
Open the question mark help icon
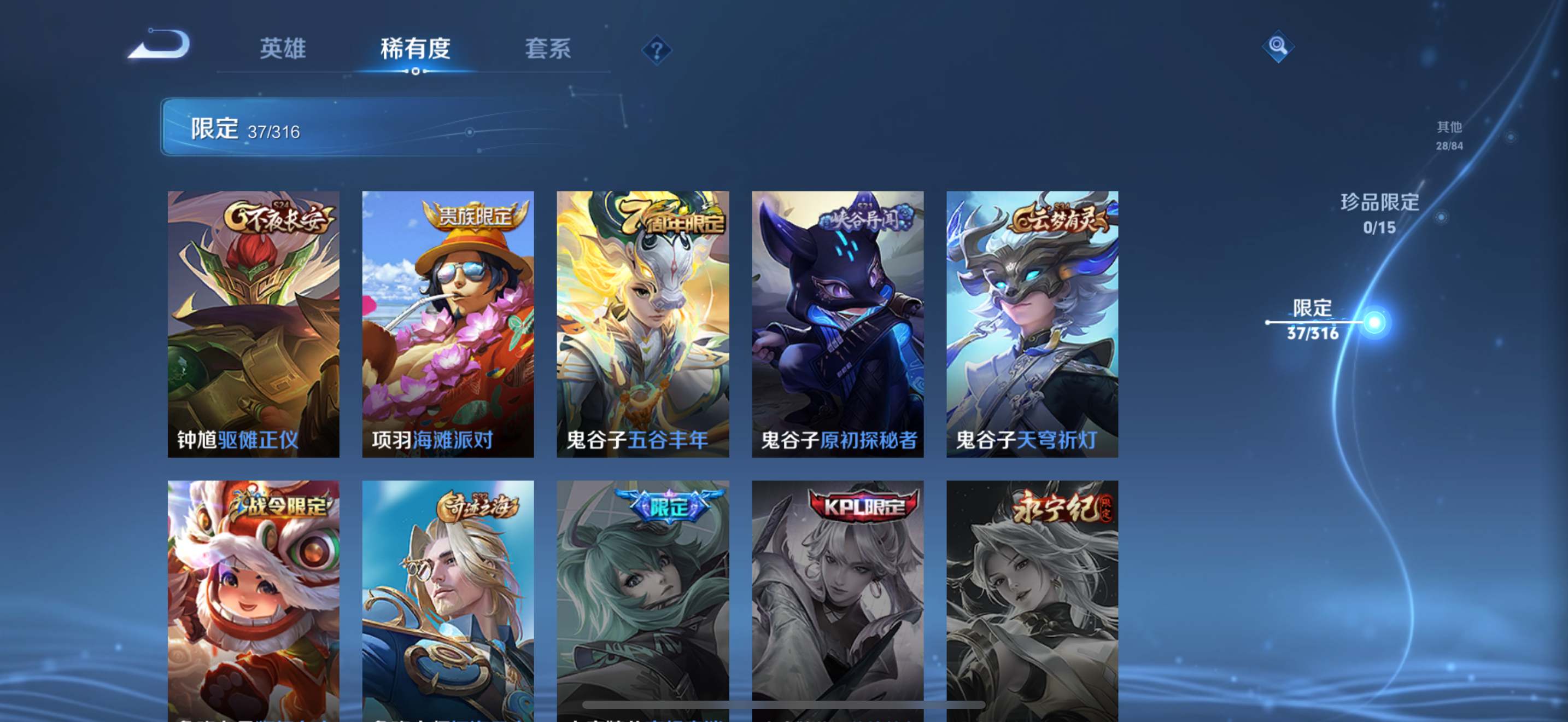tap(656, 50)
